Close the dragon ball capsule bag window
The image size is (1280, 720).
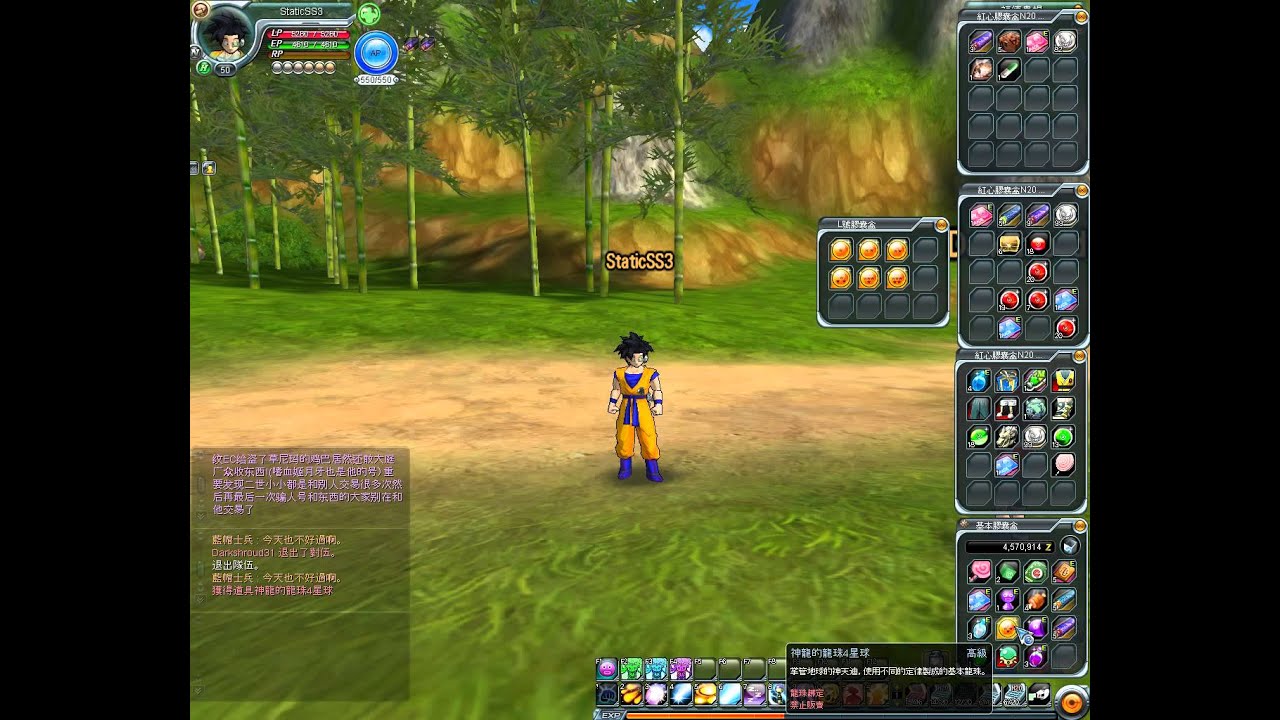(941, 225)
